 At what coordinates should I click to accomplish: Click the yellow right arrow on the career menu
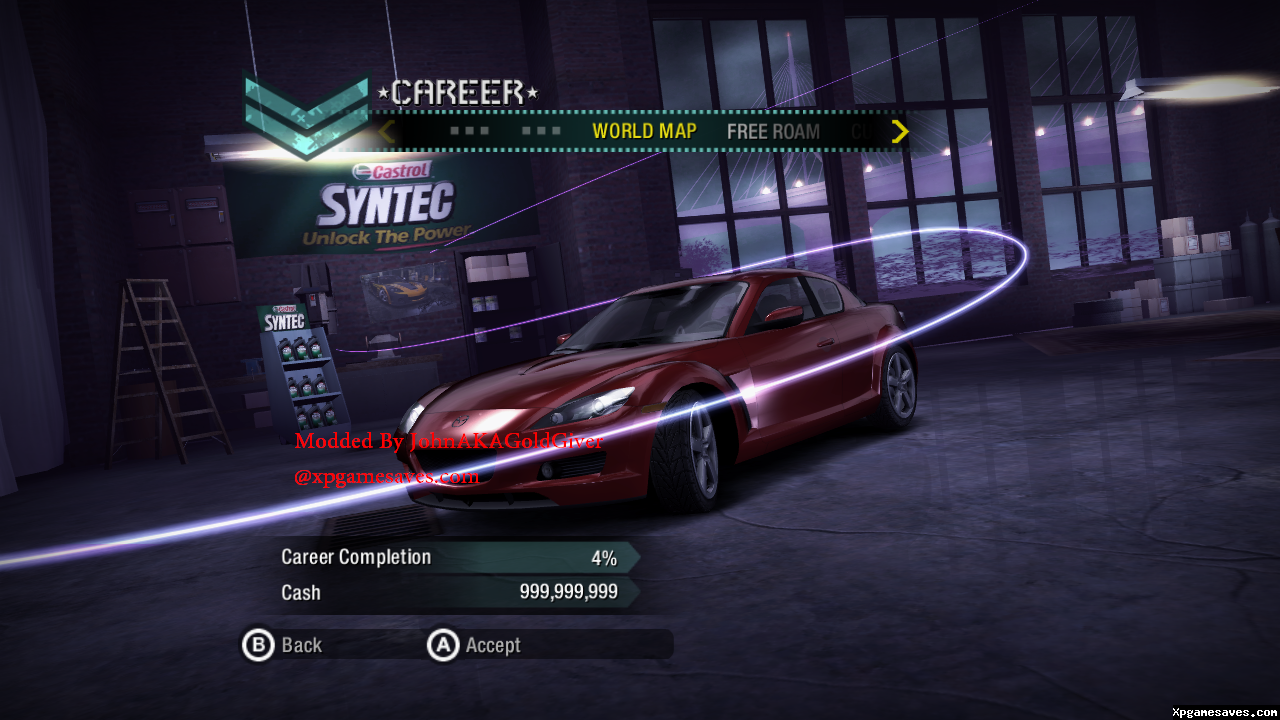pyautogui.click(x=900, y=131)
